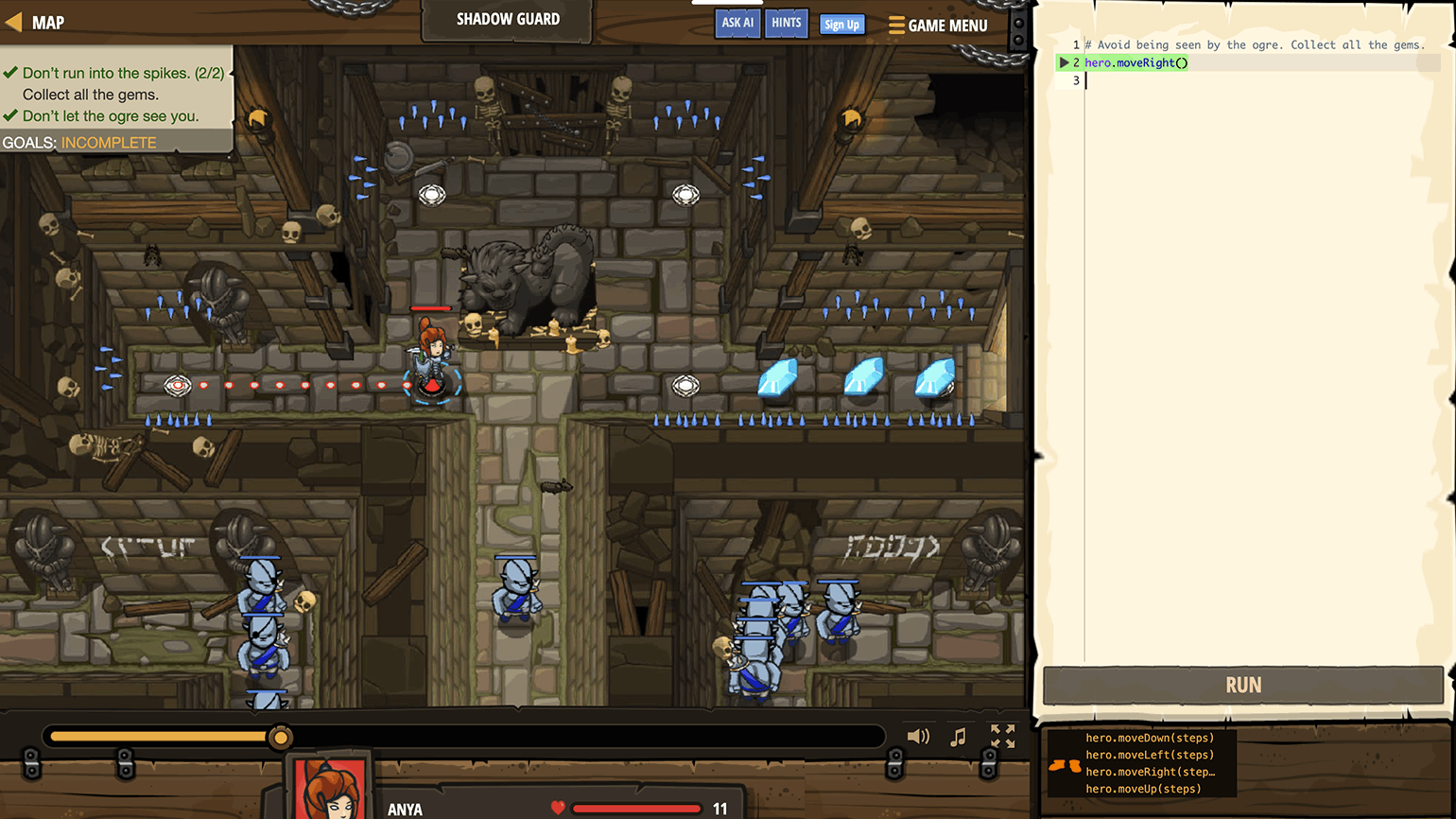Go back to the Map

pyautogui.click(x=36, y=23)
